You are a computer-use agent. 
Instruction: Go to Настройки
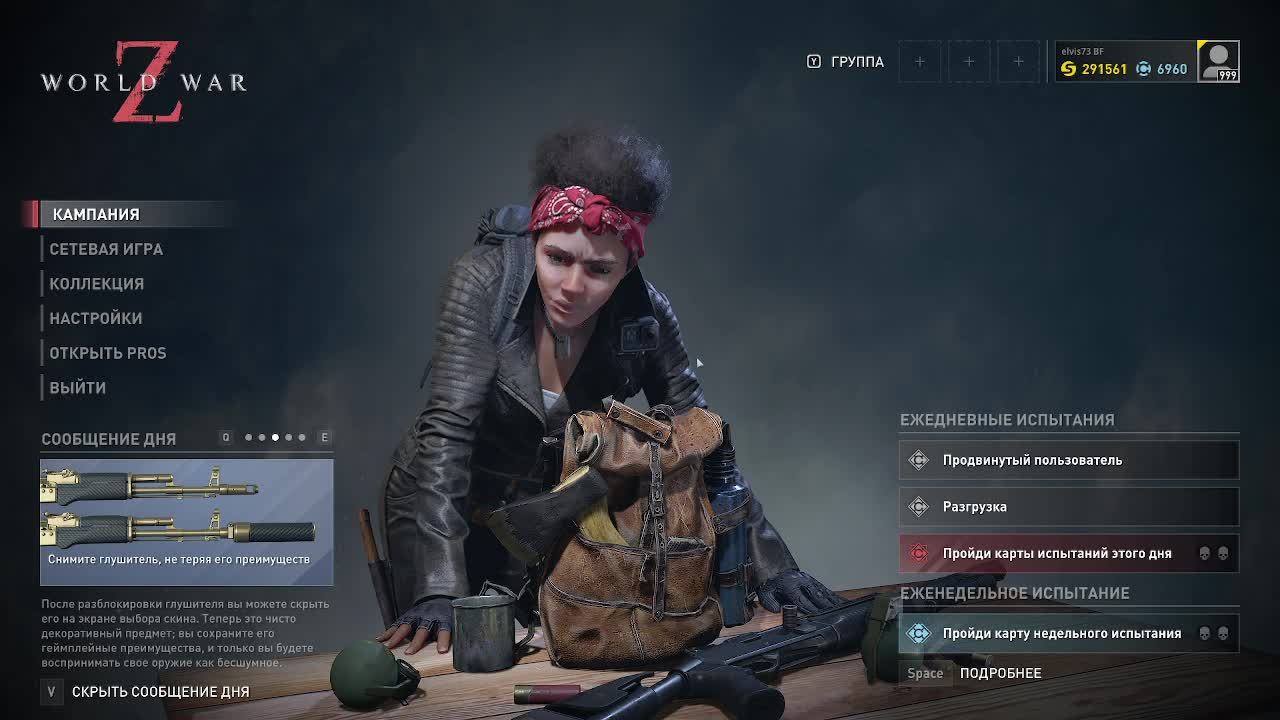click(x=96, y=318)
